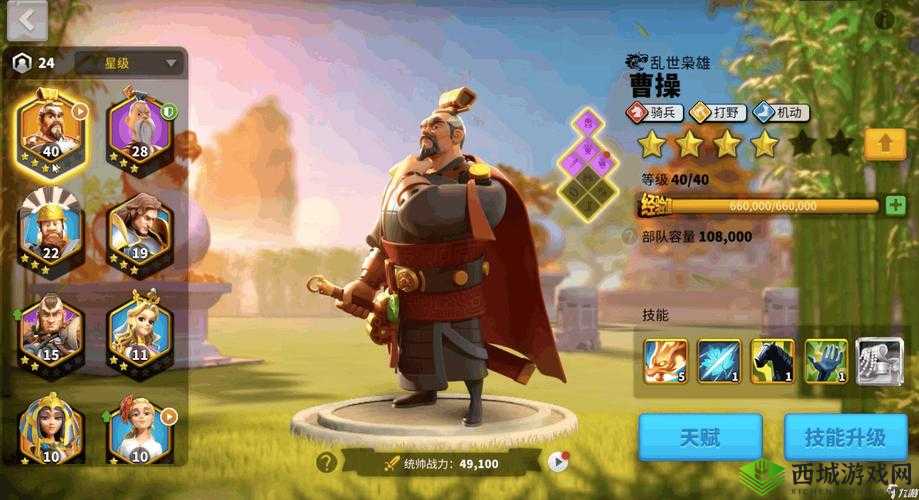Click the orange star upgrade arrow button
Screen dimensions: 919x500
click(x=884, y=144)
